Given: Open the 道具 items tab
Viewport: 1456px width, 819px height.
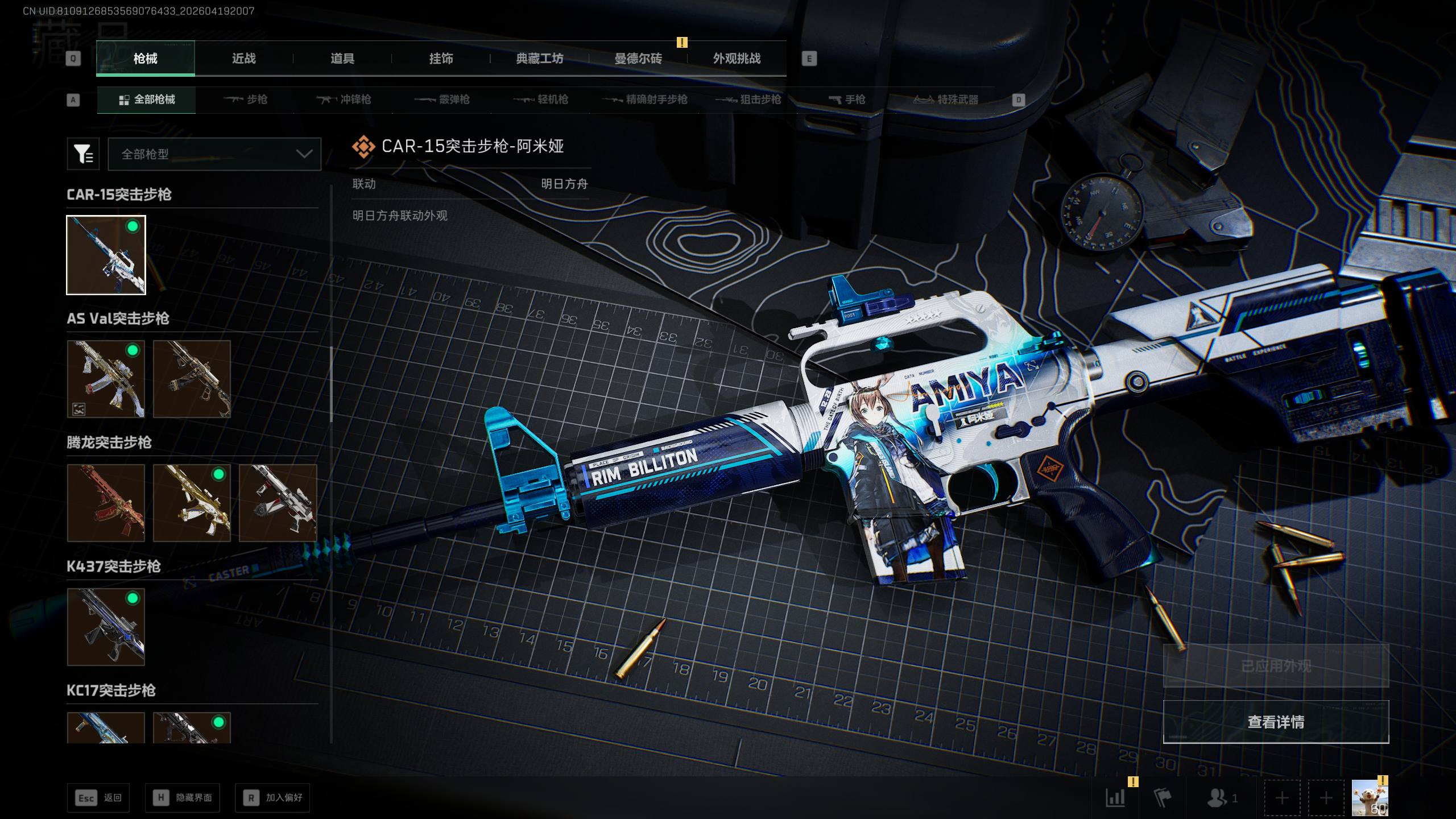Looking at the screenshot, I should pos(342,59).
